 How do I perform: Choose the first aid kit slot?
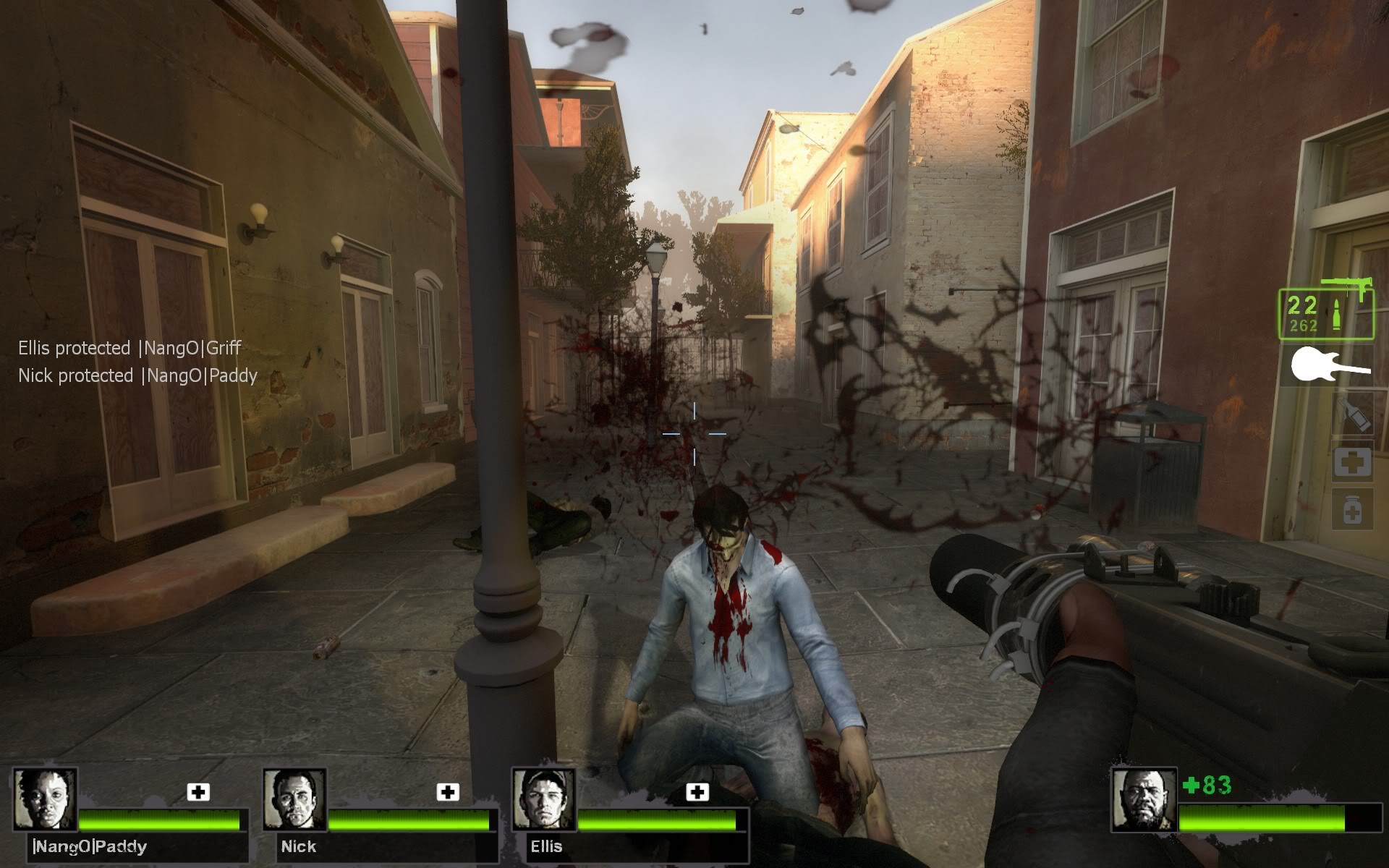(1352, 461)
